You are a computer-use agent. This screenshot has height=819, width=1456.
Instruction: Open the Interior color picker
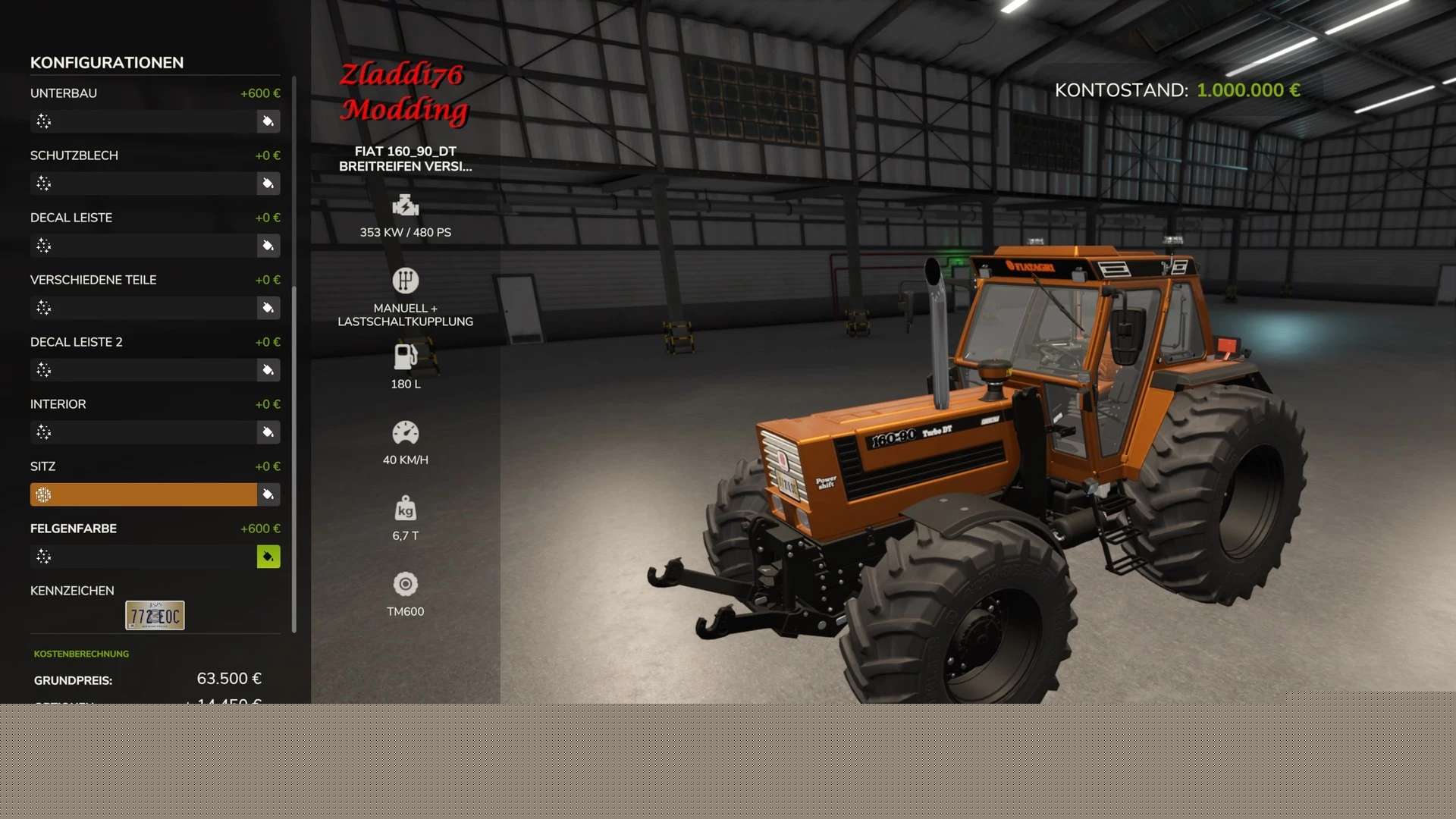tap(268, 432)
